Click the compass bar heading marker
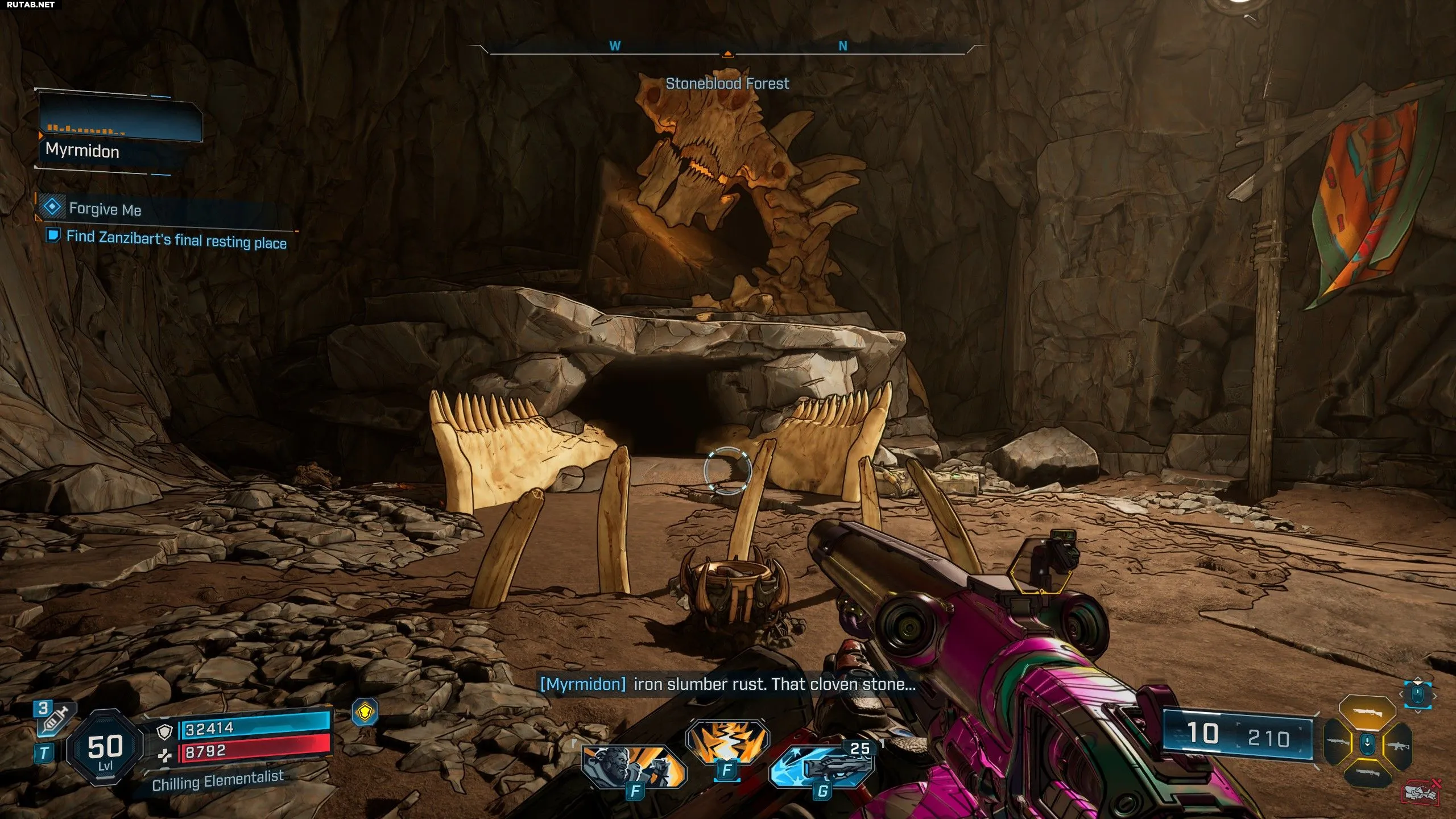1456x819 pixels. 727,55
